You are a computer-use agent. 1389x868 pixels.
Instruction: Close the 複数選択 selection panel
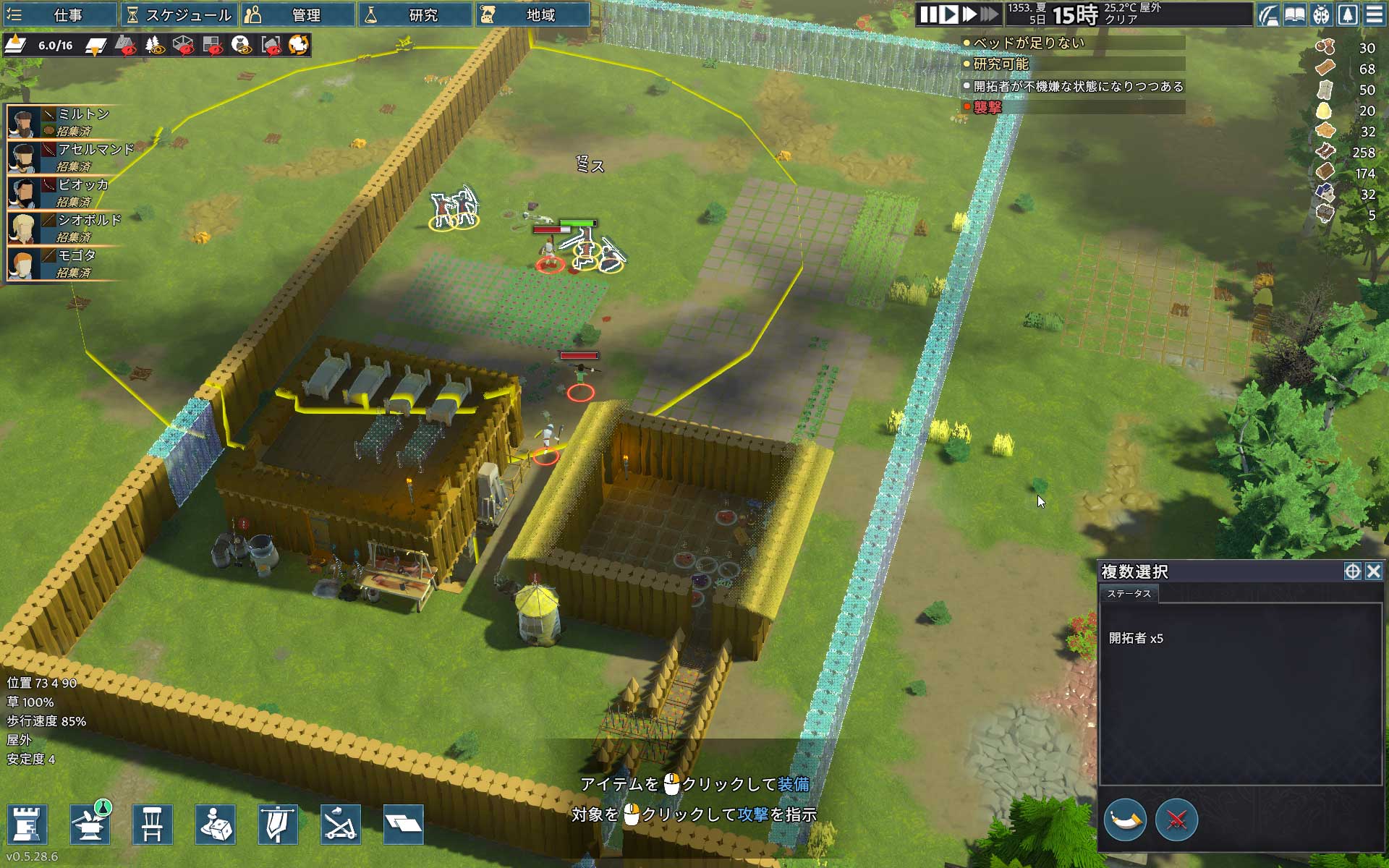(x=1374, y=571)
